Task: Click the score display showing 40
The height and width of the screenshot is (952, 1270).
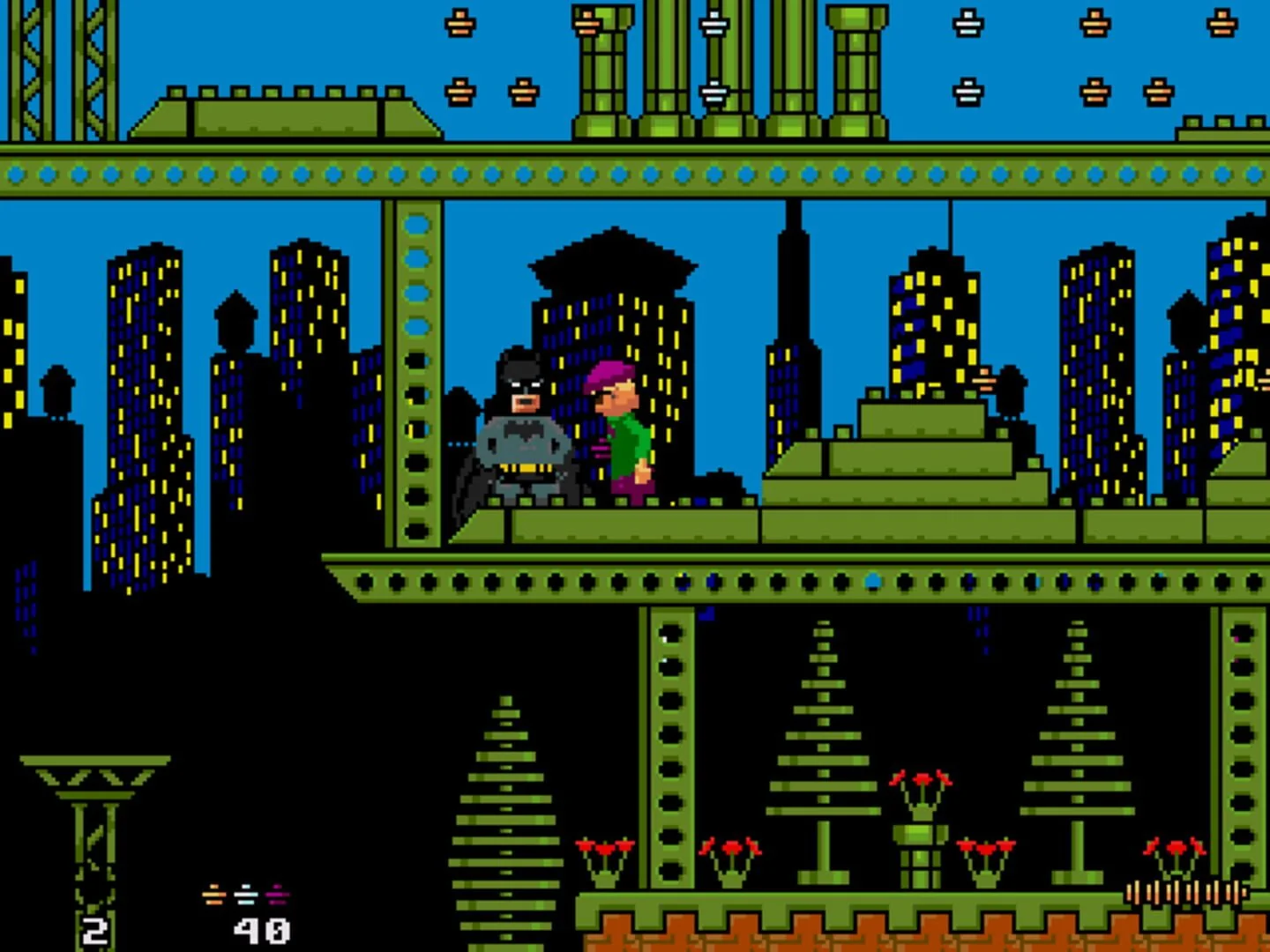Action: pyautogui.click(x=260, y=930)
